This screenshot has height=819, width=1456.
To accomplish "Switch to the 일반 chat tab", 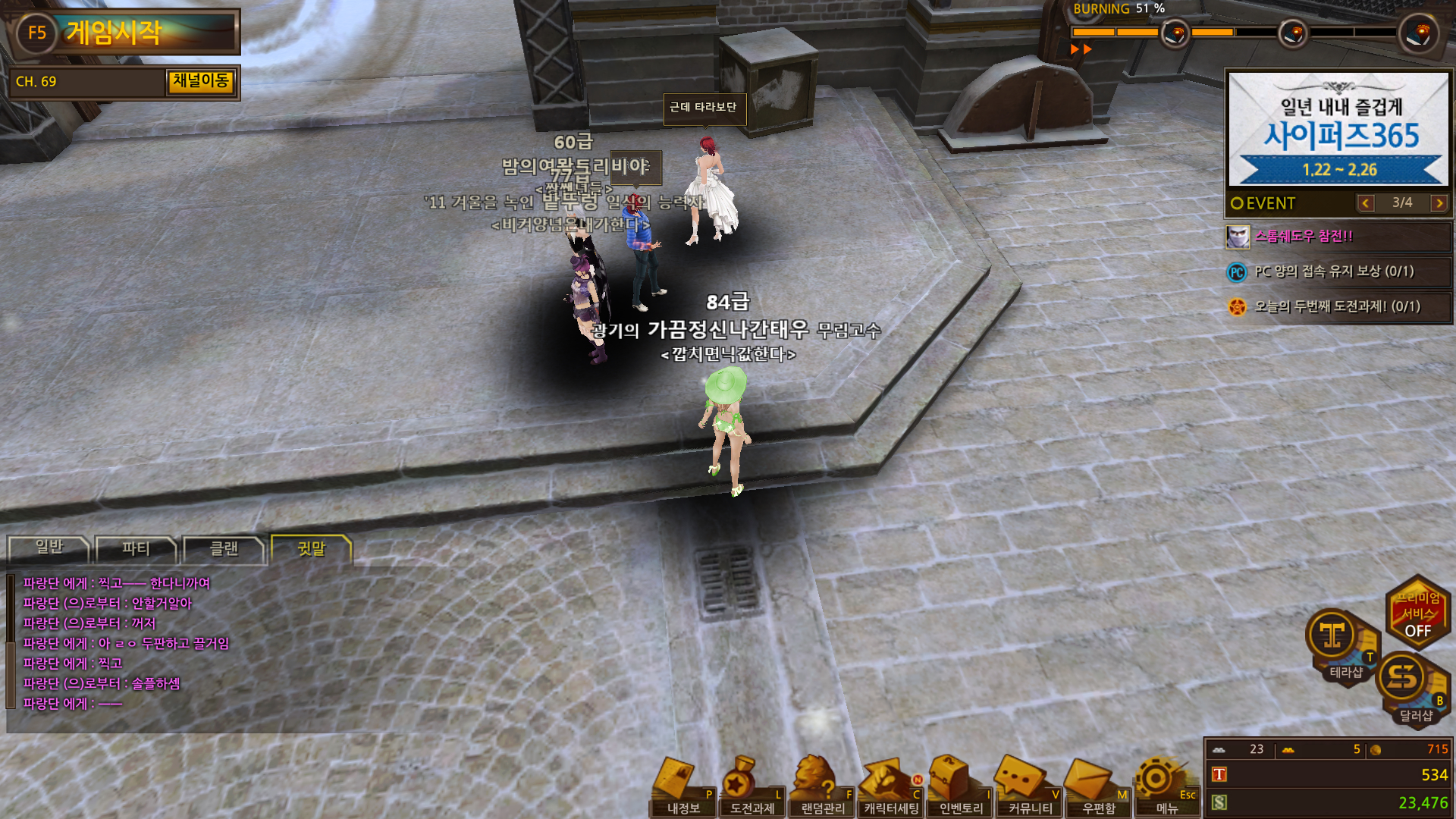I will (x=49, y=548).
